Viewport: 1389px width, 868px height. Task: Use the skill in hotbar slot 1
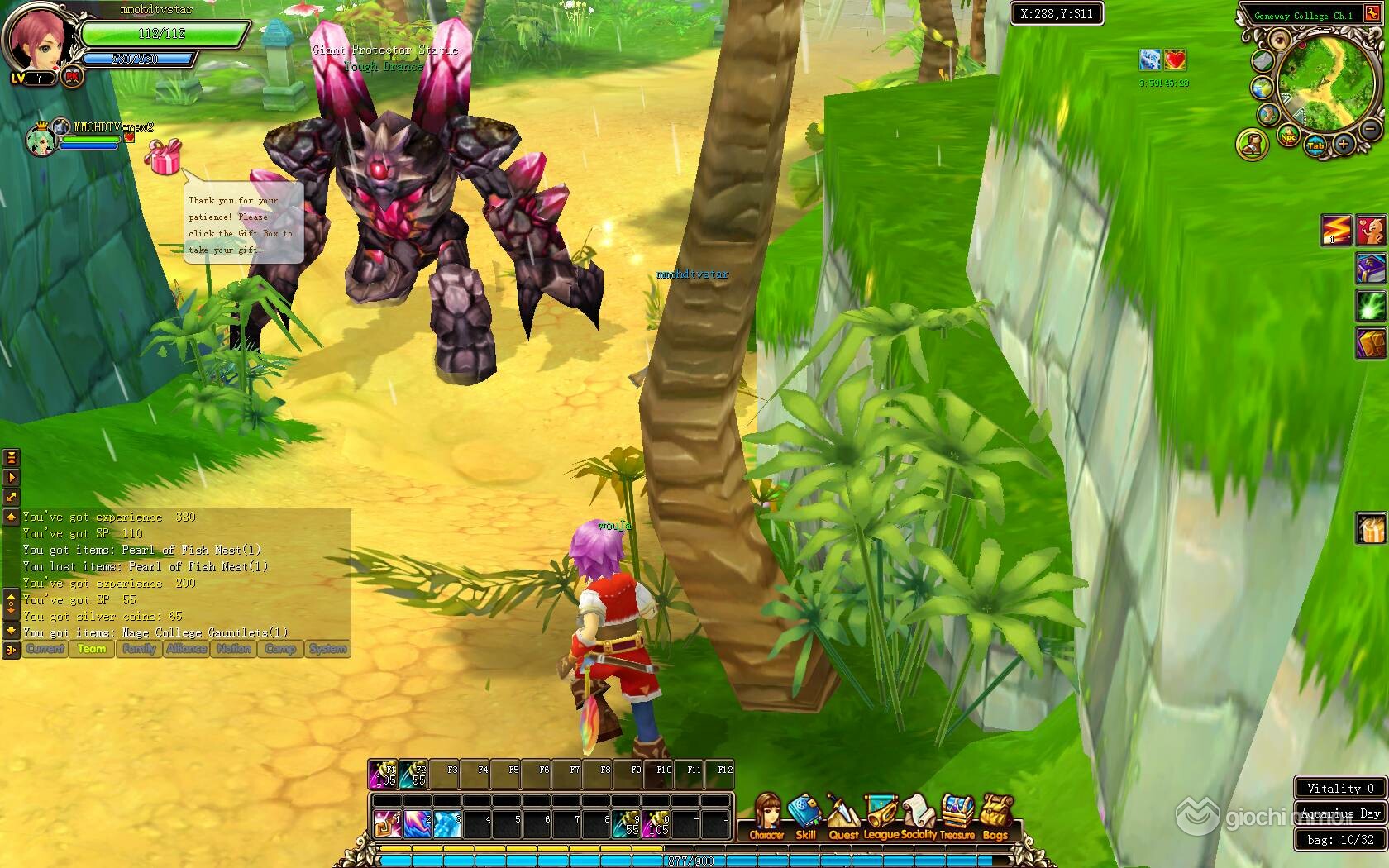point(387,823)
